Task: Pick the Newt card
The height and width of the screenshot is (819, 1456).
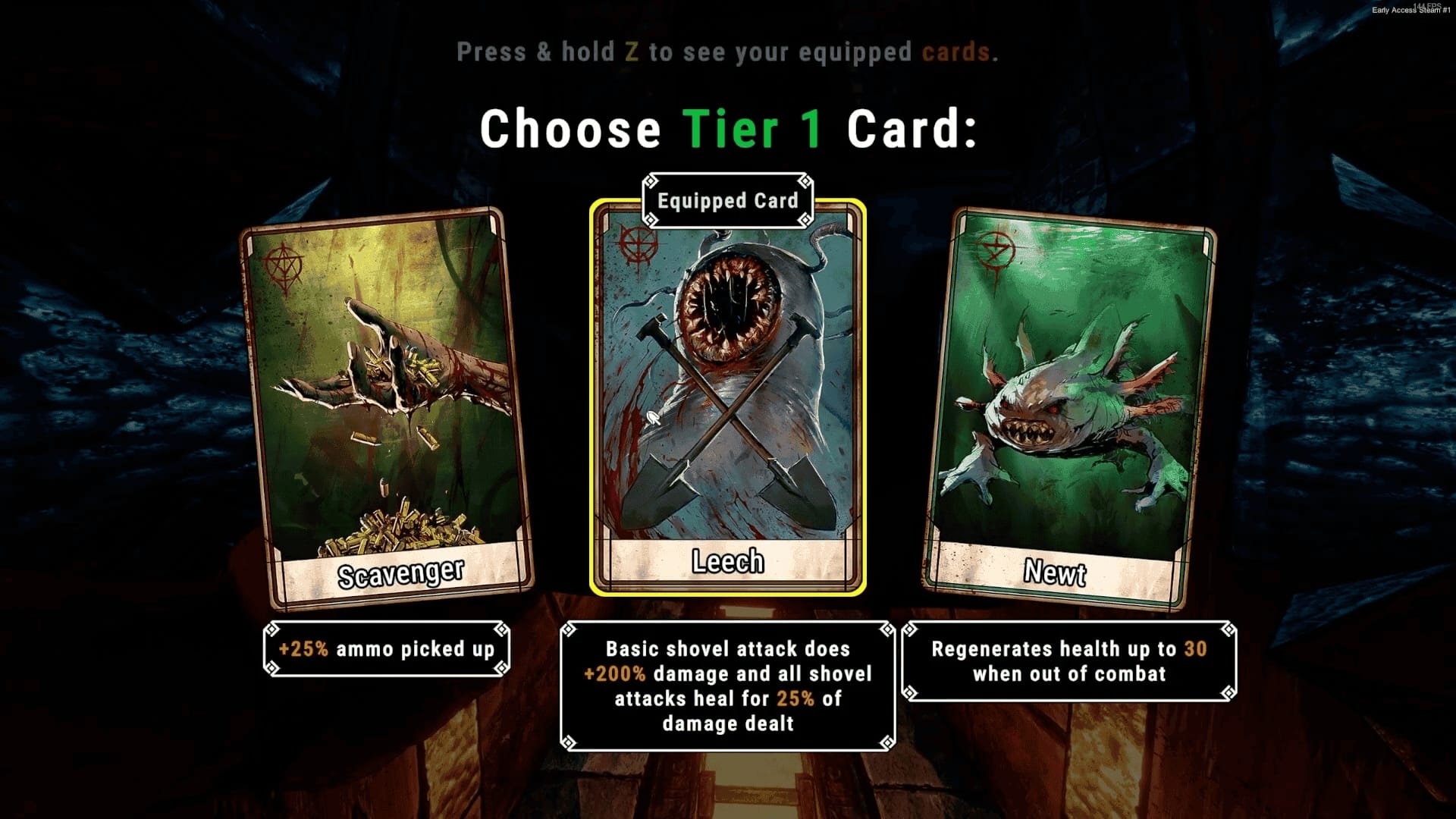Action: (x=1069, y=409)
